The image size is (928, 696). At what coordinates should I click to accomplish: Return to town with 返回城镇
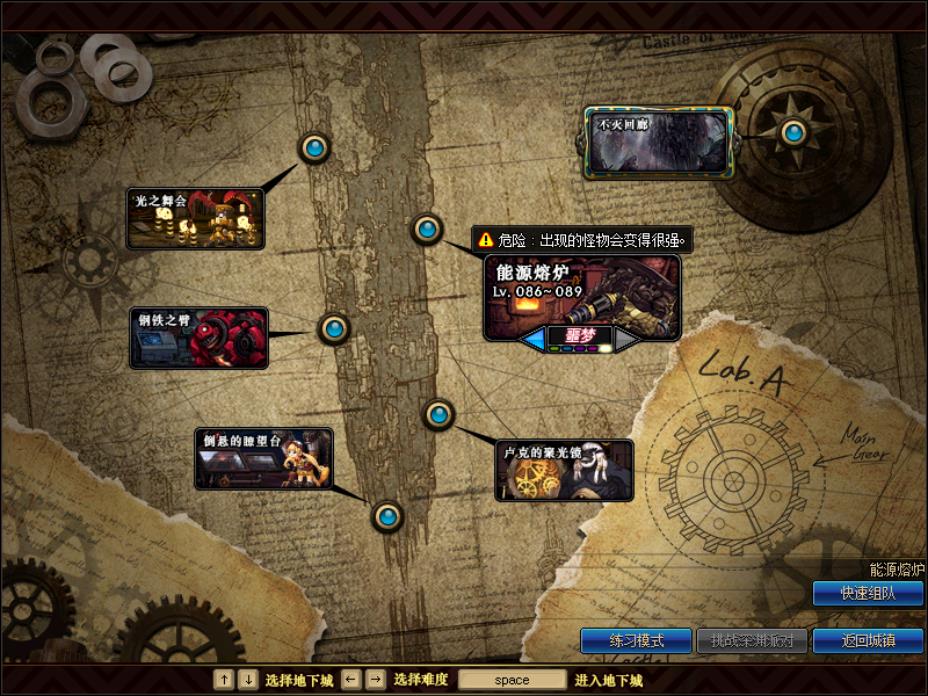[867, 641]
